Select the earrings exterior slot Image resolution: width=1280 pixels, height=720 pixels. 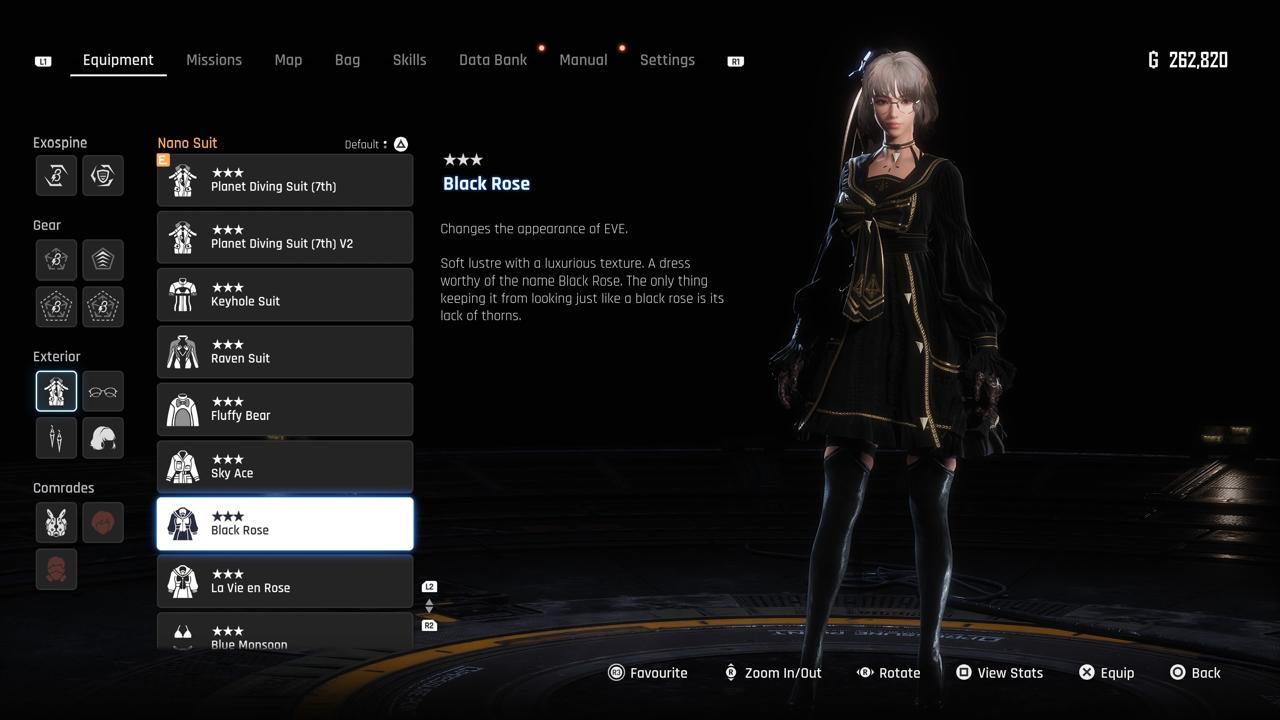tap(56, 437)
